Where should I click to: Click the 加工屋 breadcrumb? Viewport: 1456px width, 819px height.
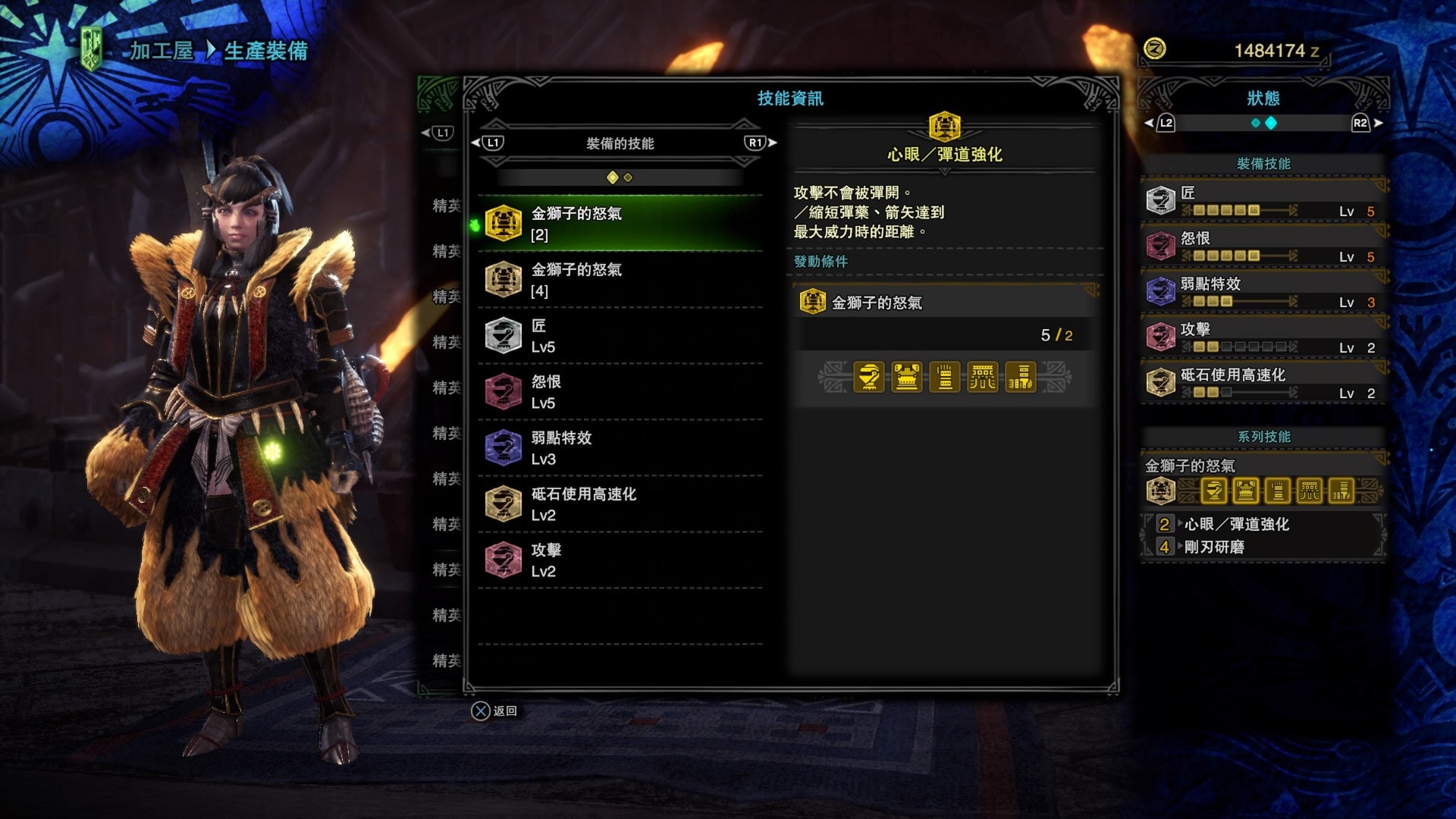click(x=162, y=51)
